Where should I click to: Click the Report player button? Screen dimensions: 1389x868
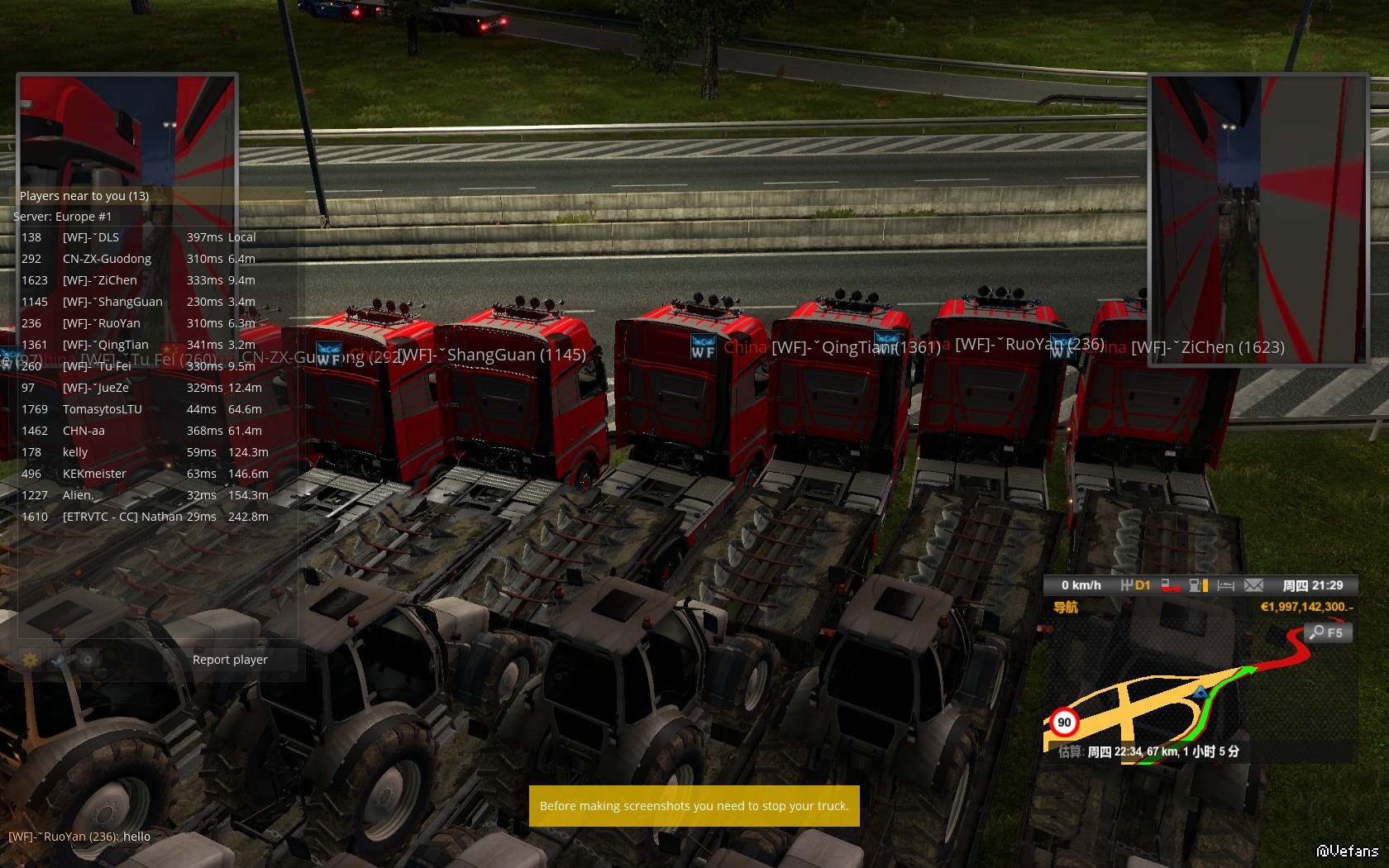point(230,660)
